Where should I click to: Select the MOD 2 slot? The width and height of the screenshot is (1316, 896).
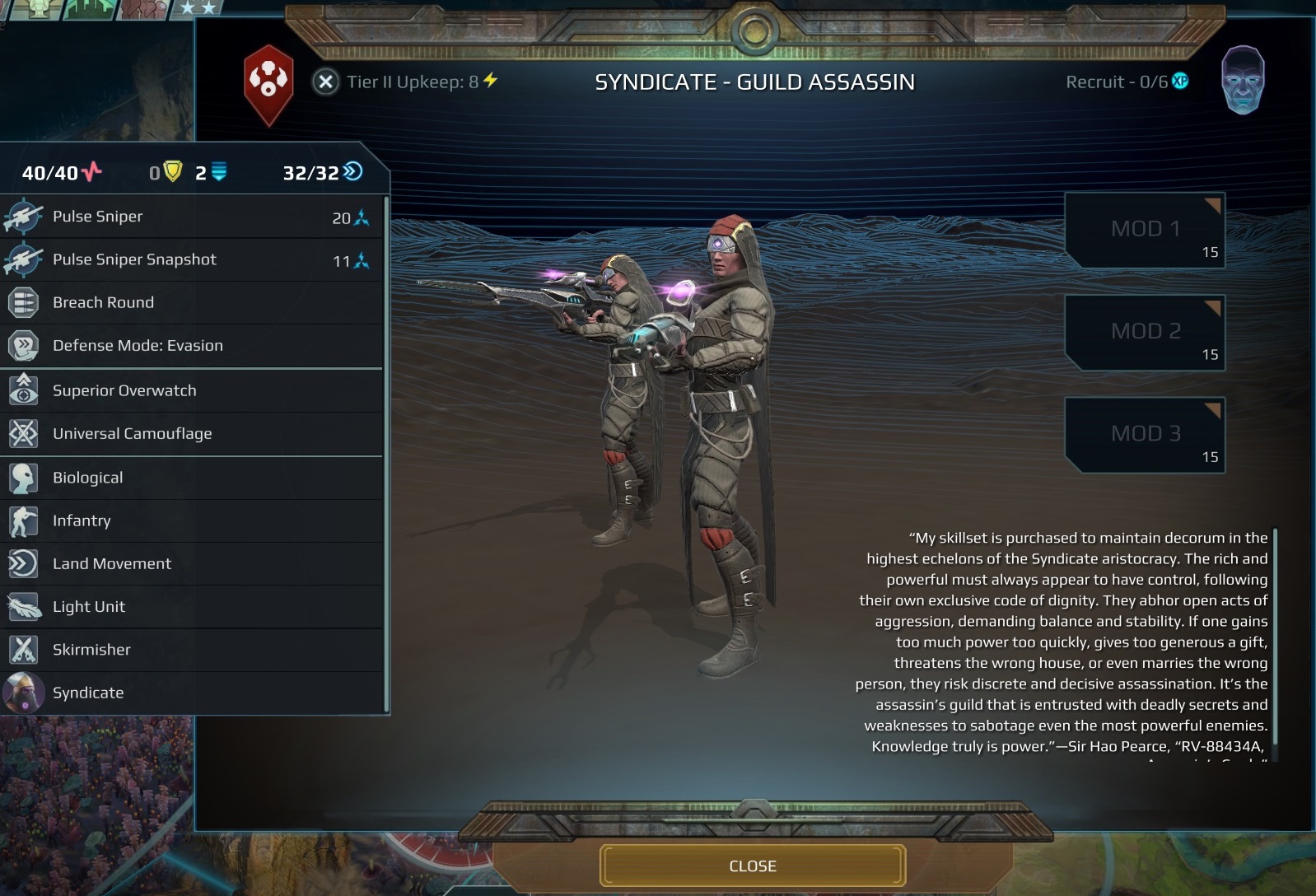[x=1145, y=333]
